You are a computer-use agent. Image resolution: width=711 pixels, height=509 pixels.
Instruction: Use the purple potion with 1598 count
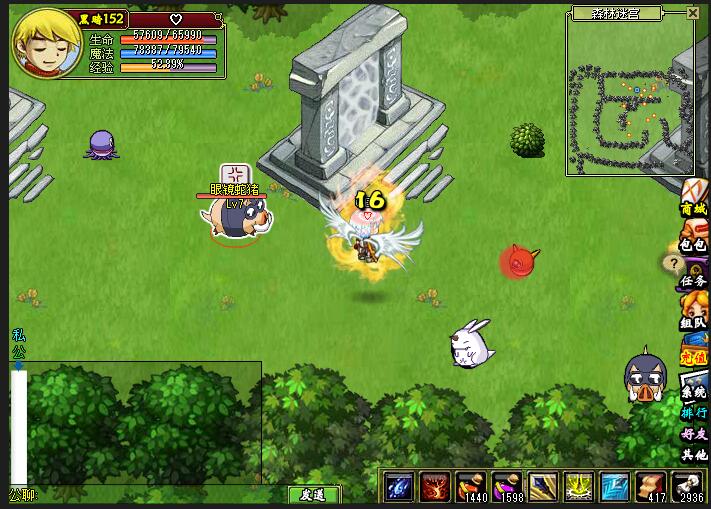[x=508, y=485]
